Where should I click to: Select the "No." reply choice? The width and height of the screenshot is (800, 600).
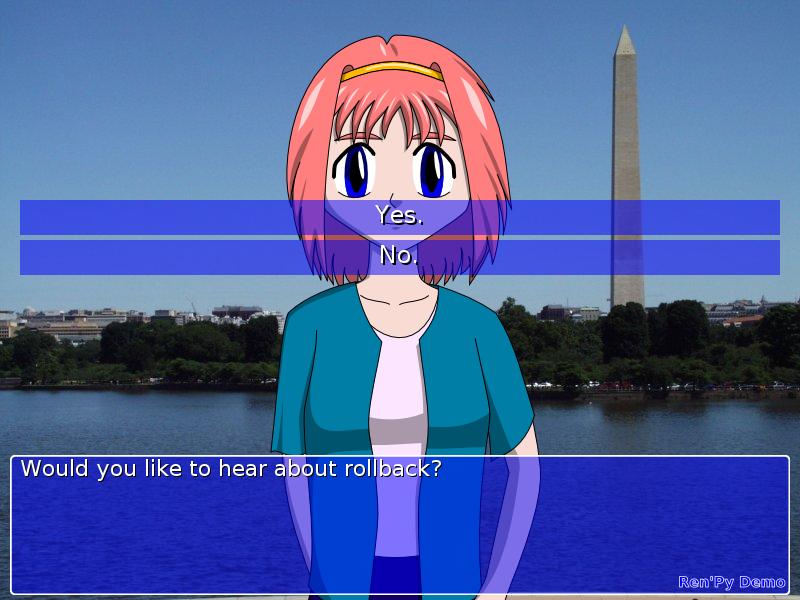(400, 256)
